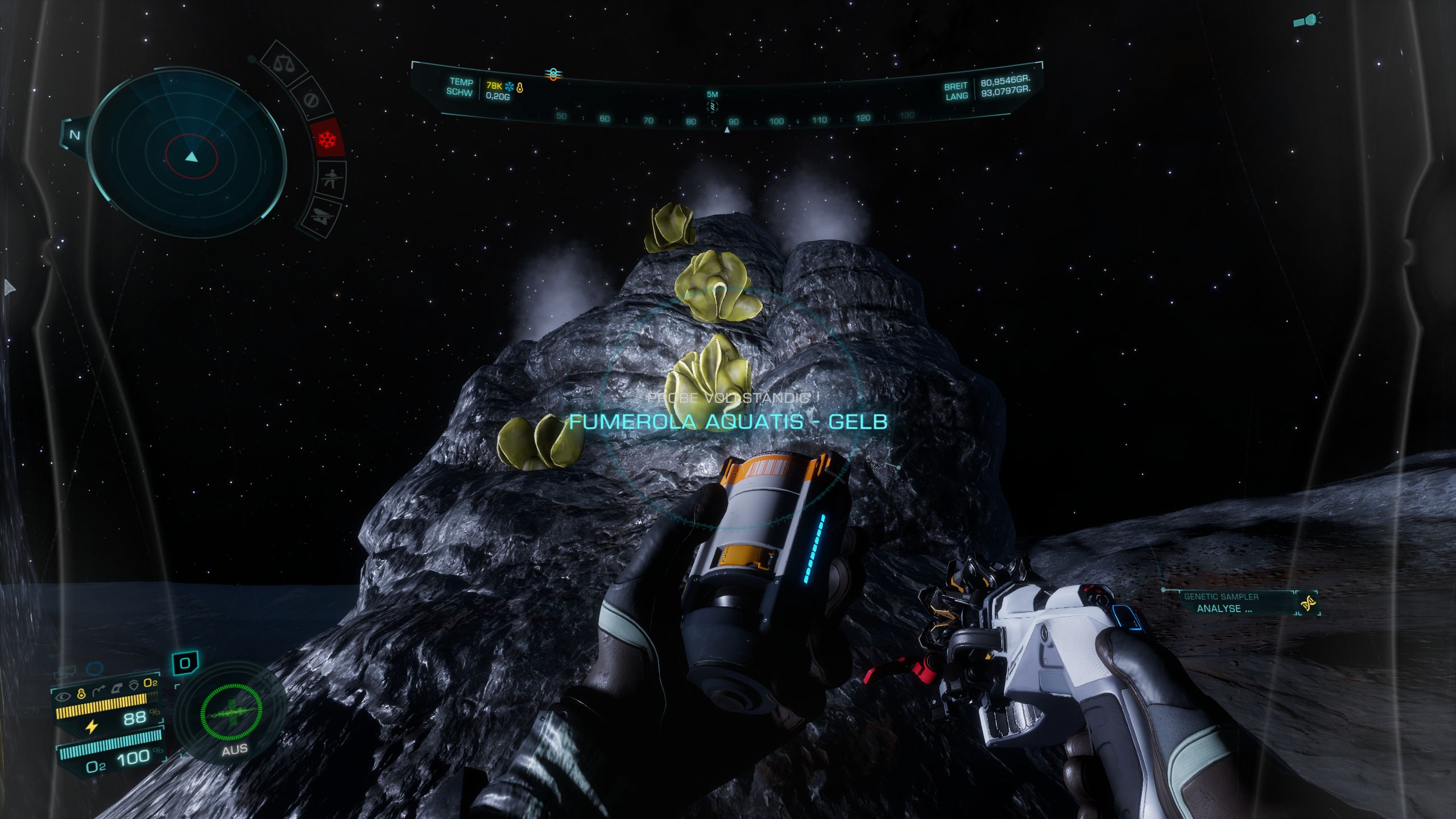The width and height of the screenshot is (1456, 819).
Task: Select the N compass heading marker
Action: 75,135
